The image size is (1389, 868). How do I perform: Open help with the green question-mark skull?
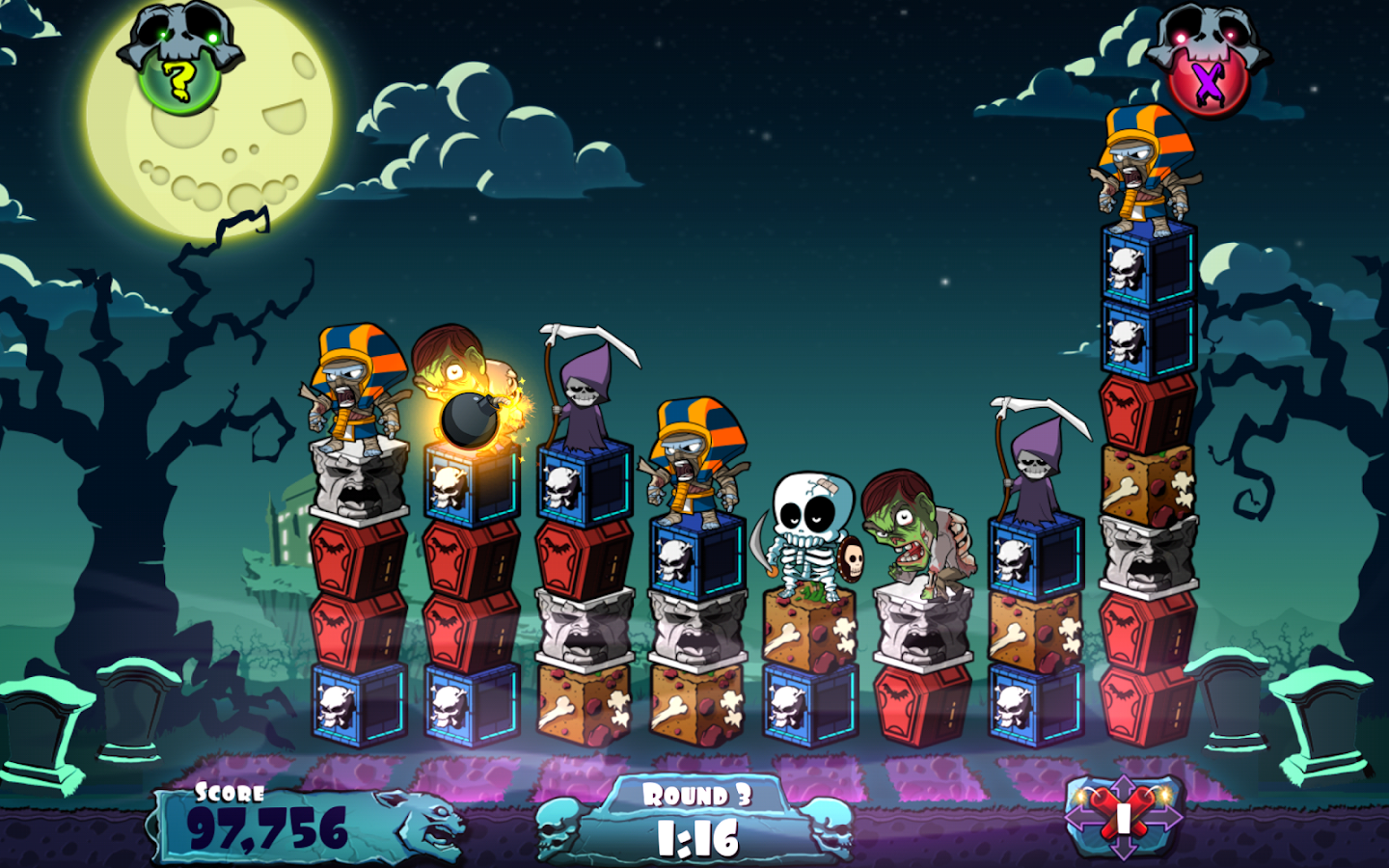pos(179,79)
